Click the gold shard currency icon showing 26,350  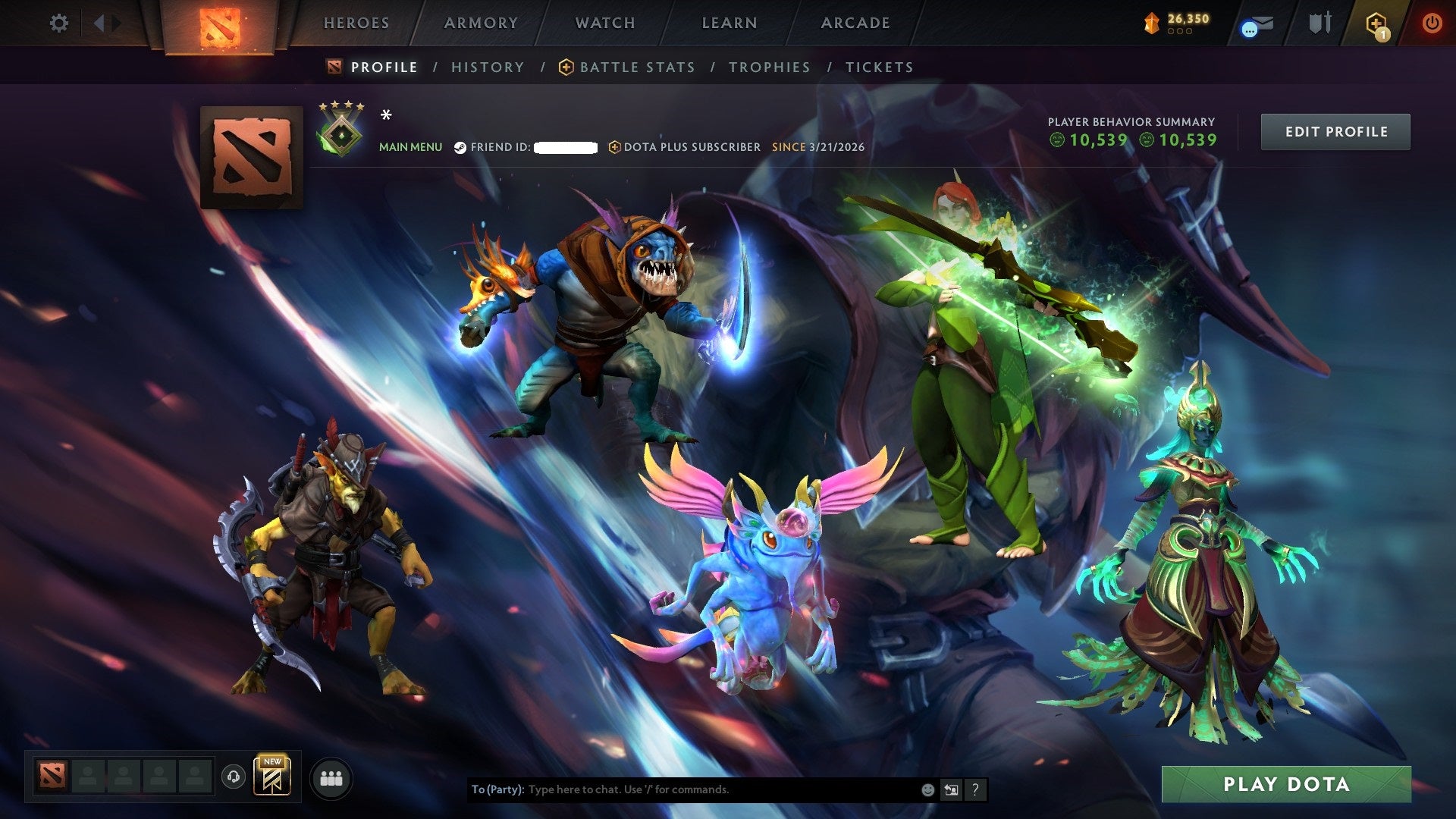1150,21
